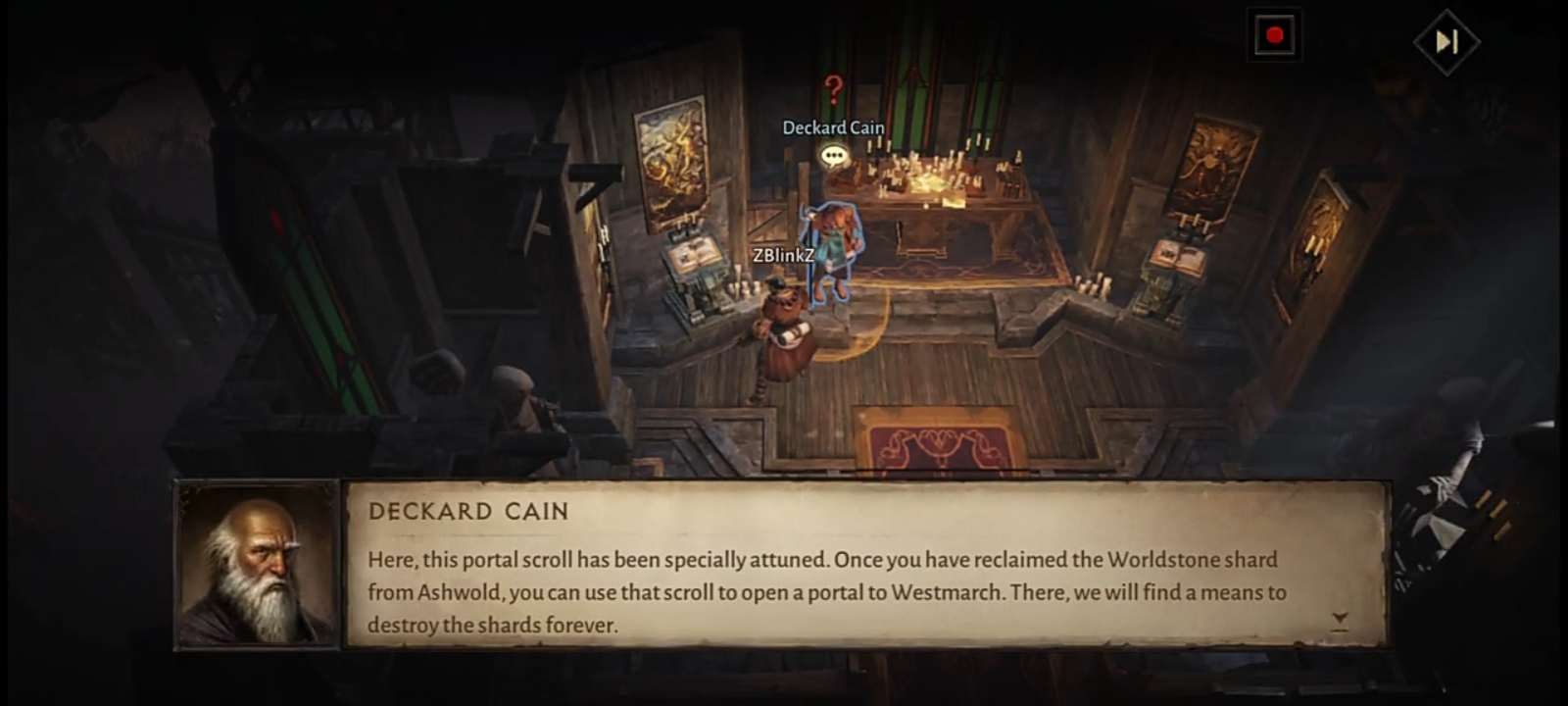Click the red screen recording indicator
The height and width of the screenshot is (706, 1568).
pyautogui.click(x=1274, y=36)
